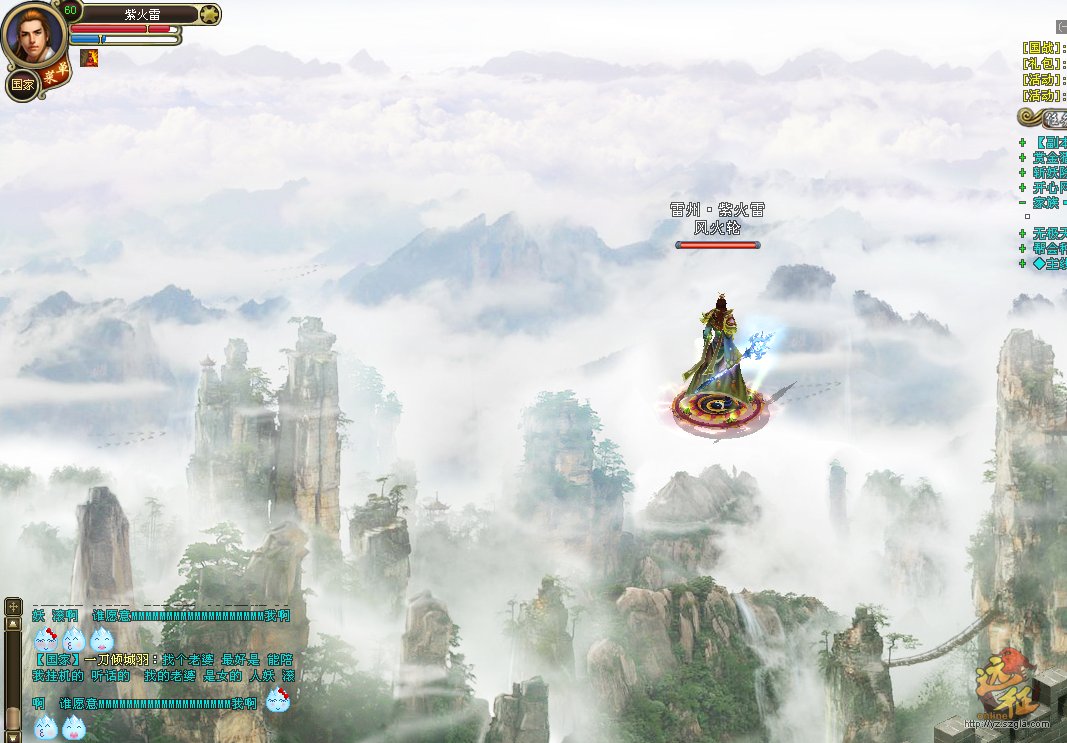
Task: Open the 国家 (nation) round button
Action: (x=22, y=85)
